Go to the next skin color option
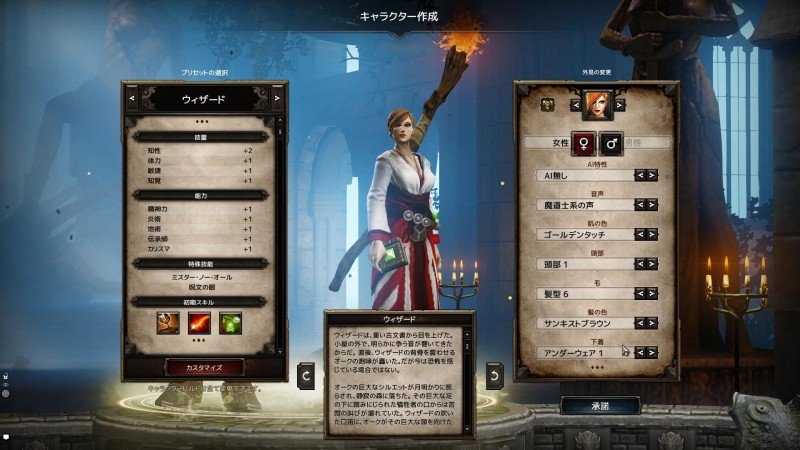Viewport: 800px width, 450px height. (652, 234)
